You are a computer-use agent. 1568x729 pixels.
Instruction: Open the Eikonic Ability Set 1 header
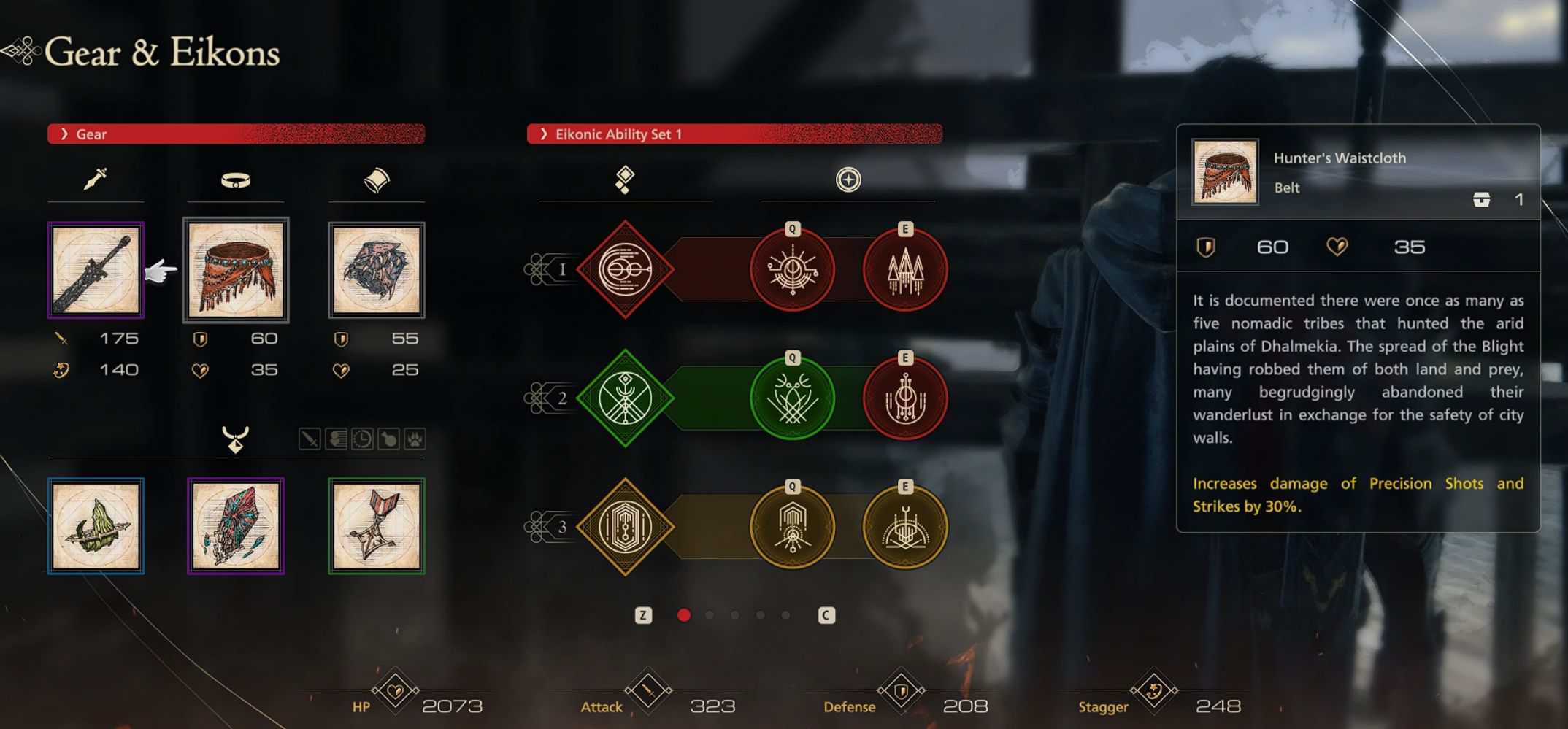(734, 134)
